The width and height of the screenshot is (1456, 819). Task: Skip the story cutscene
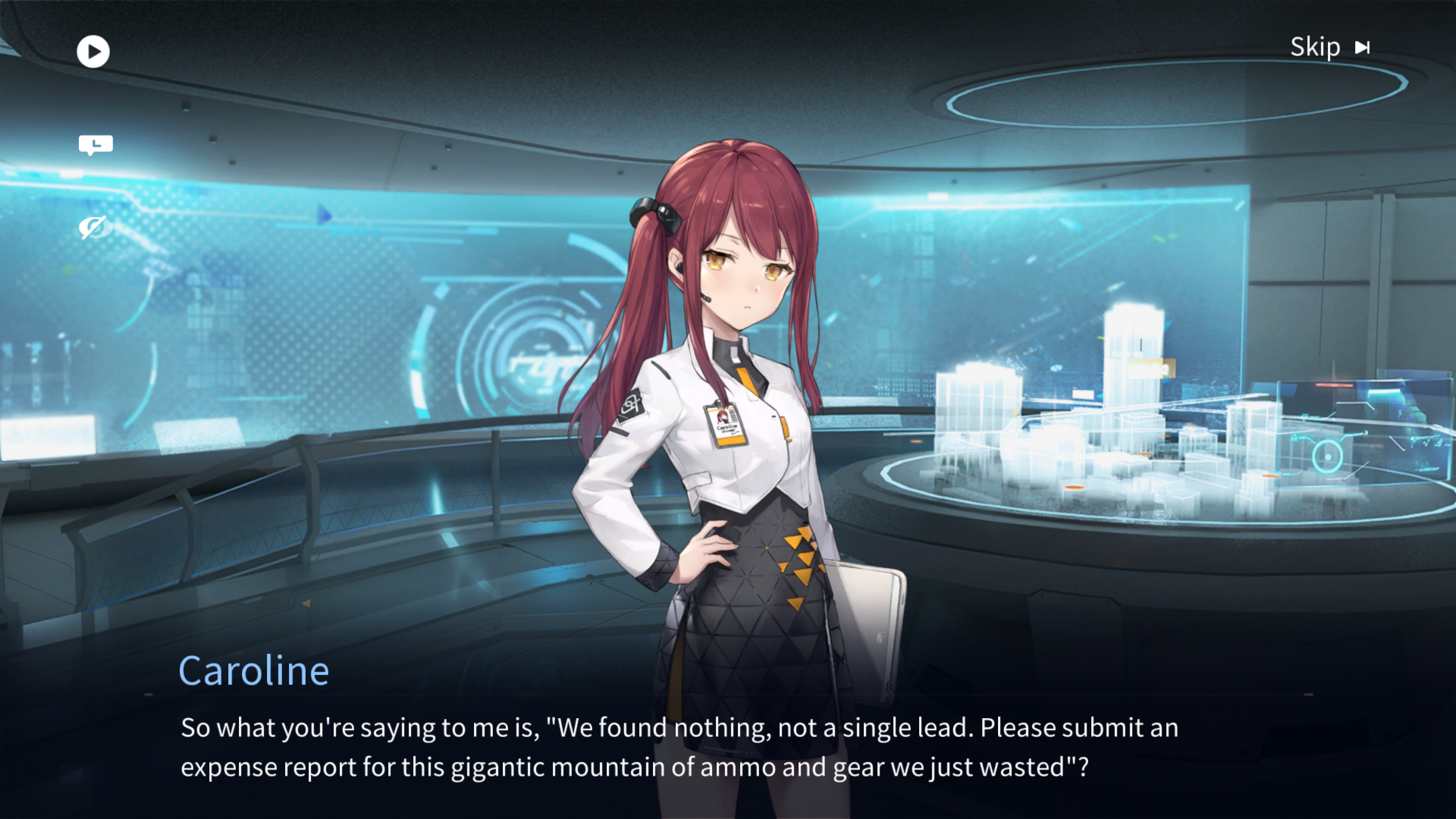click(x=1329, y=48)
